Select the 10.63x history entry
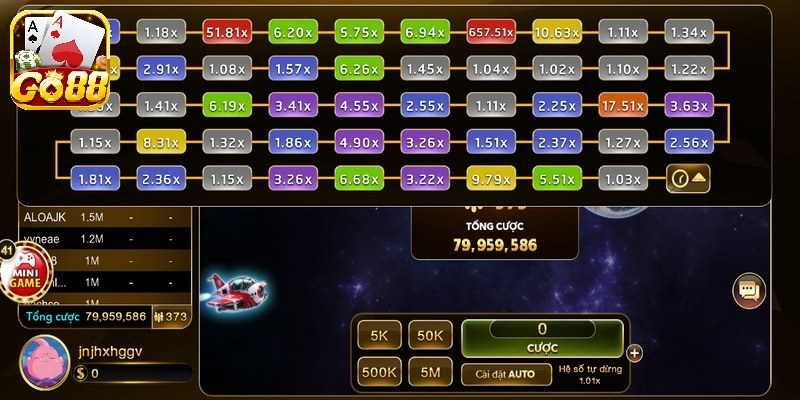Viewport: 800px width, 400px height. coord(556,33)
